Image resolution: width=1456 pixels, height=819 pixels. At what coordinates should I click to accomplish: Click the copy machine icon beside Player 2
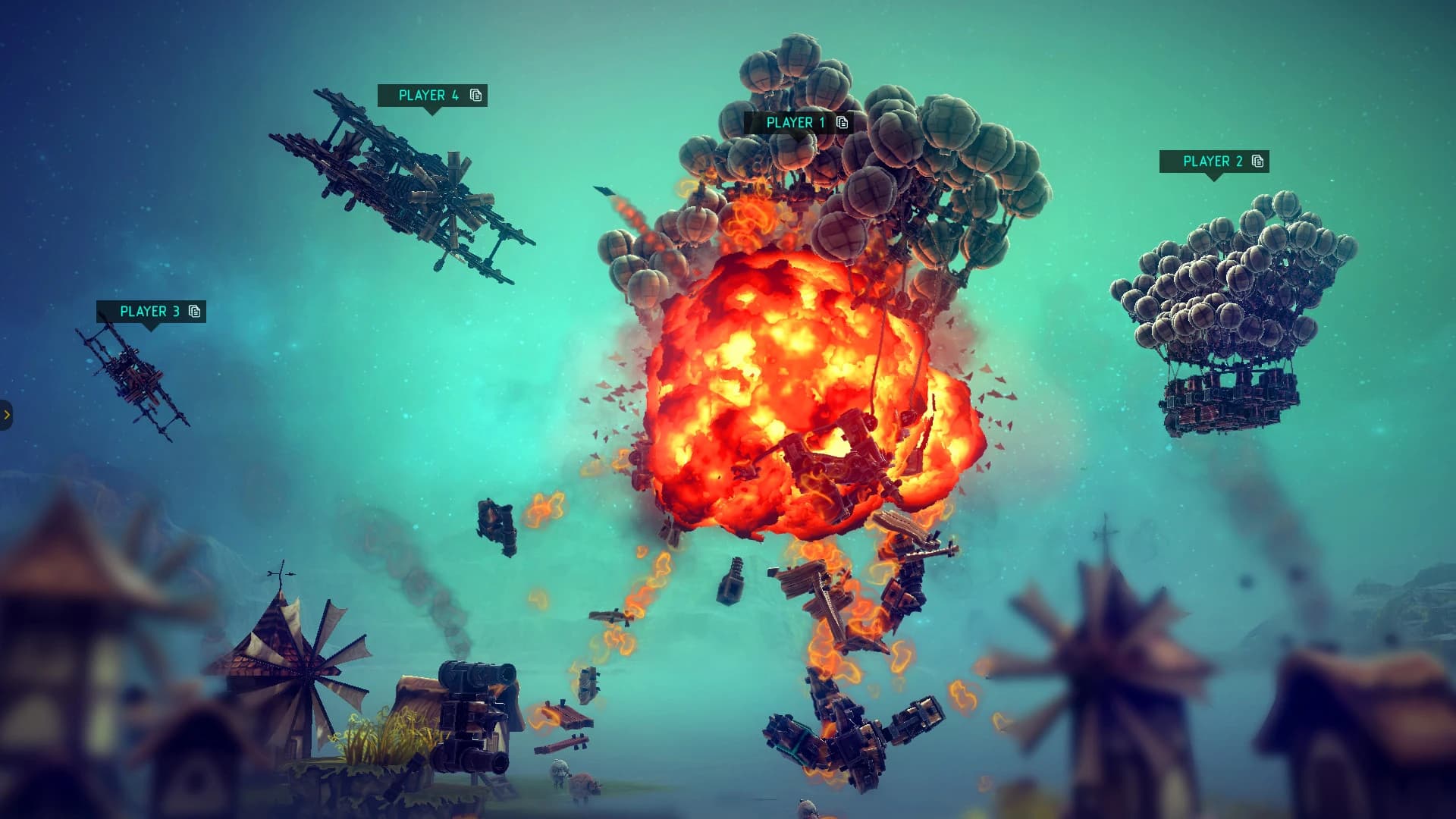tap(1258, 162)
